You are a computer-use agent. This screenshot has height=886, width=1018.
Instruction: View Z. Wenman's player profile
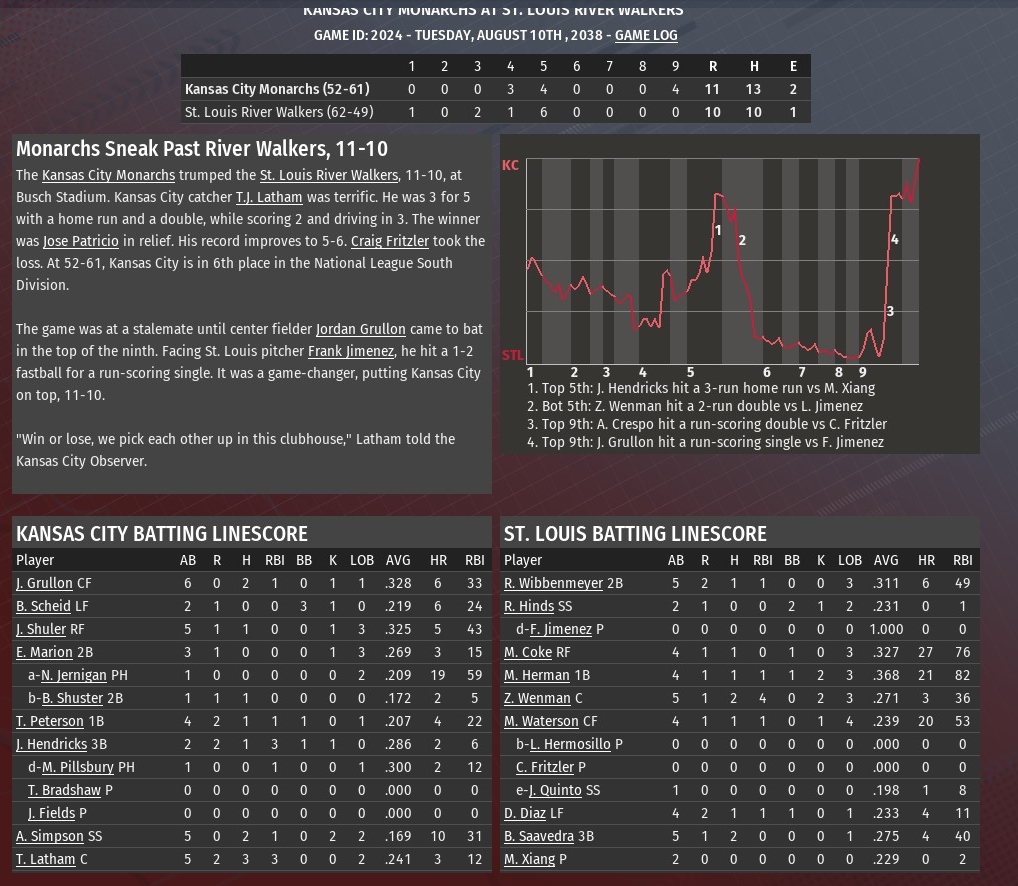point(537,698)
